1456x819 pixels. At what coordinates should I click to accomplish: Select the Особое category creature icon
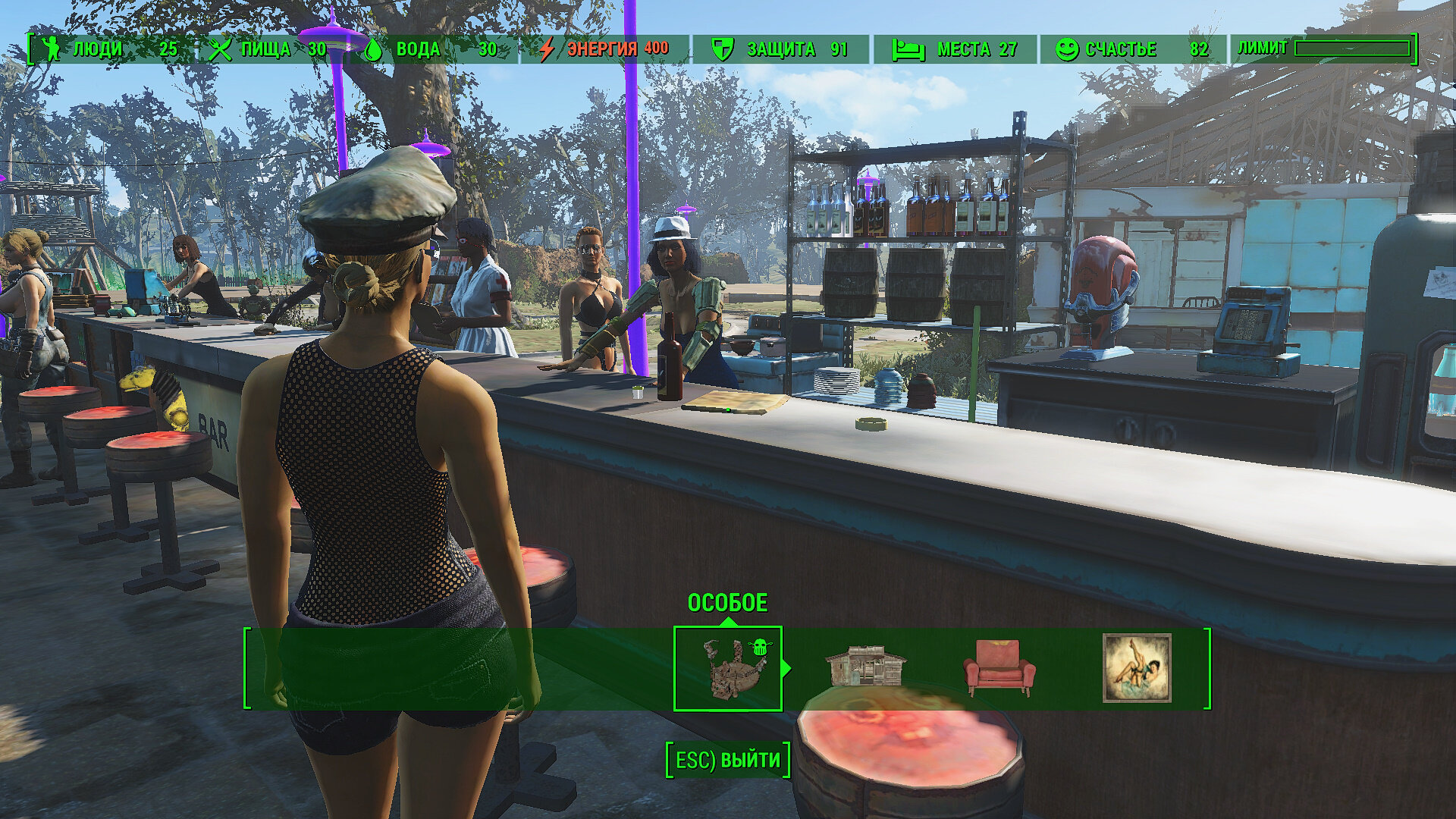click(728, 668)
